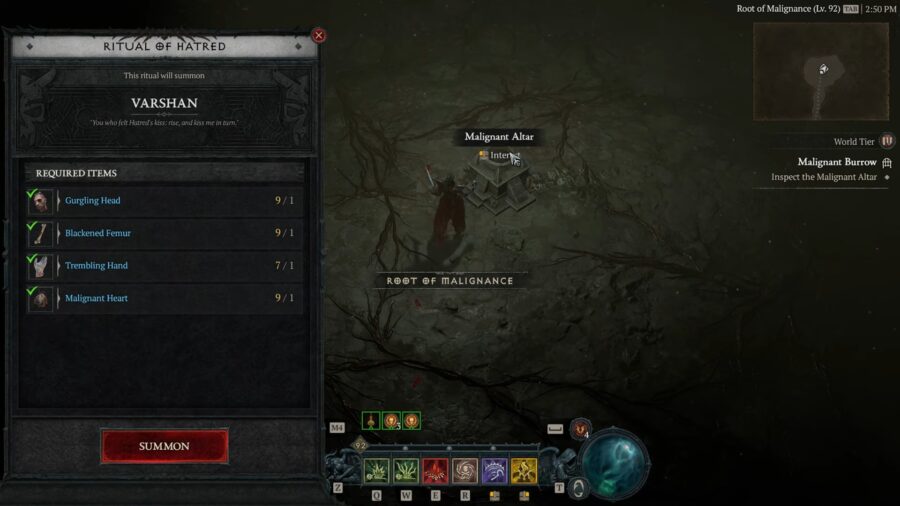Image resolution: width=900 pixels, height=506 pixels.
Task: Close the Ritual of Hatred panel
Action: pyautogui.click(x=319, y=36)
